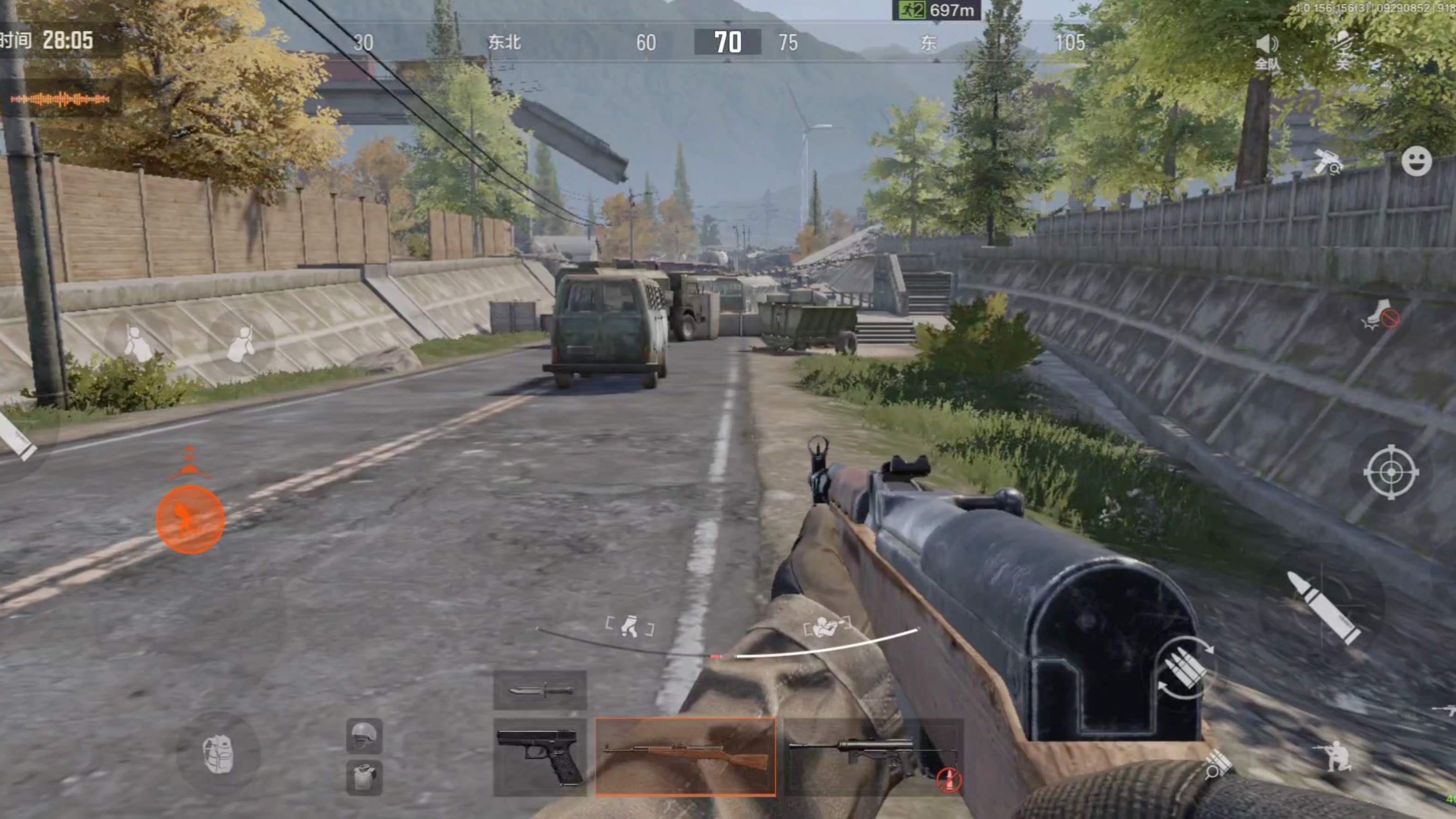Tap the jump boot icon

click(1380, 314)
